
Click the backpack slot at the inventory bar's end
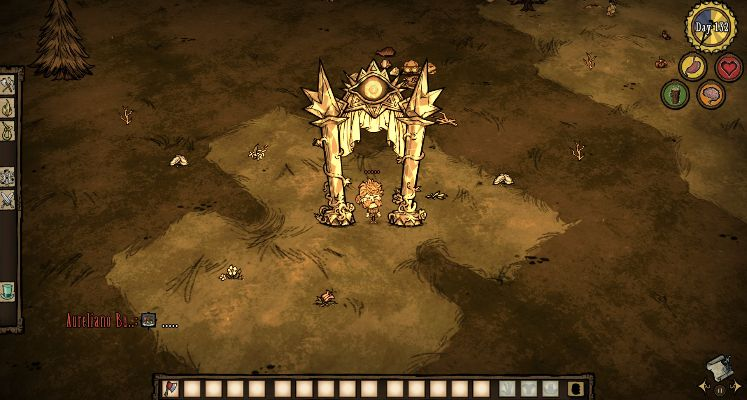[576, 388]
